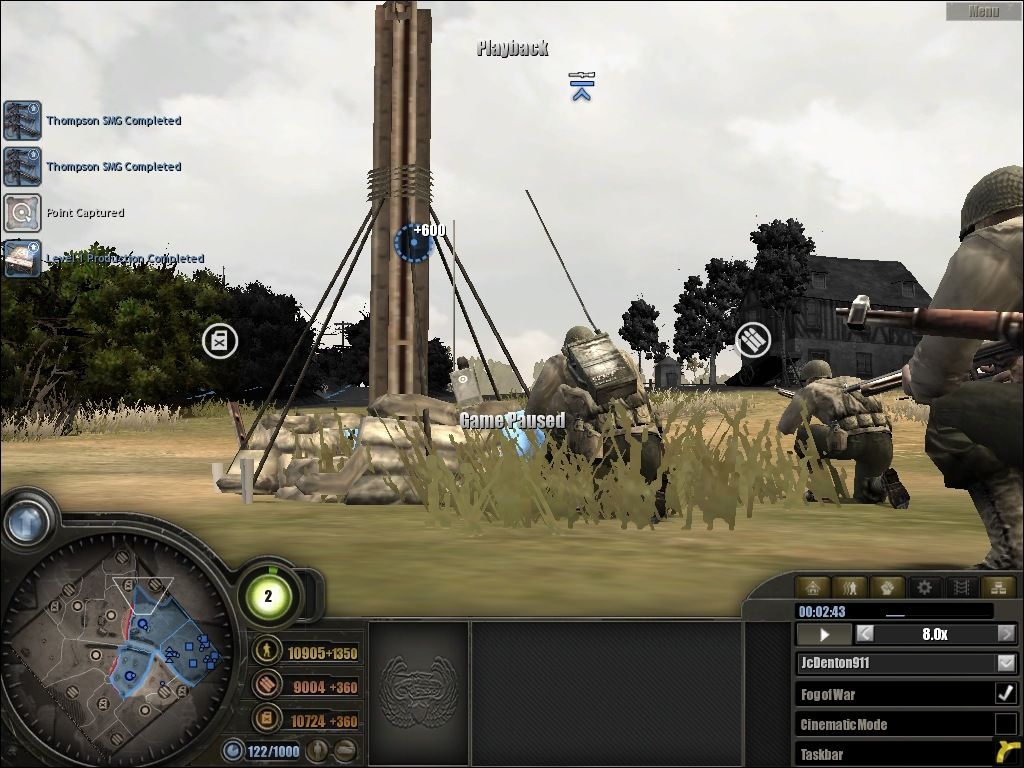This screenshot has height=768, width=1024.
Task: Open the green command points button
Action: click(x=268, y=597)
